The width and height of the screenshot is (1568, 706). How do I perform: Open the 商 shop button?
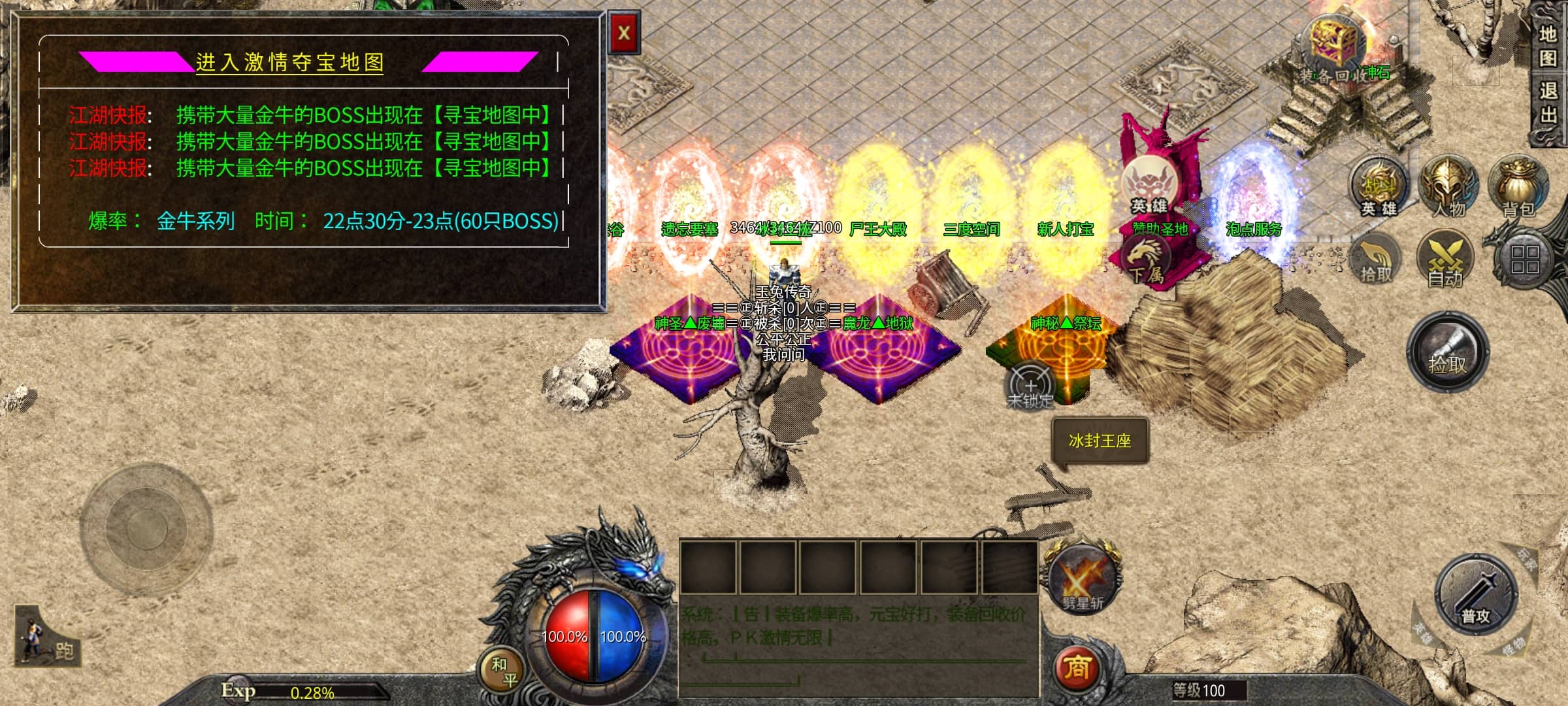click(x=1077, y=668)
